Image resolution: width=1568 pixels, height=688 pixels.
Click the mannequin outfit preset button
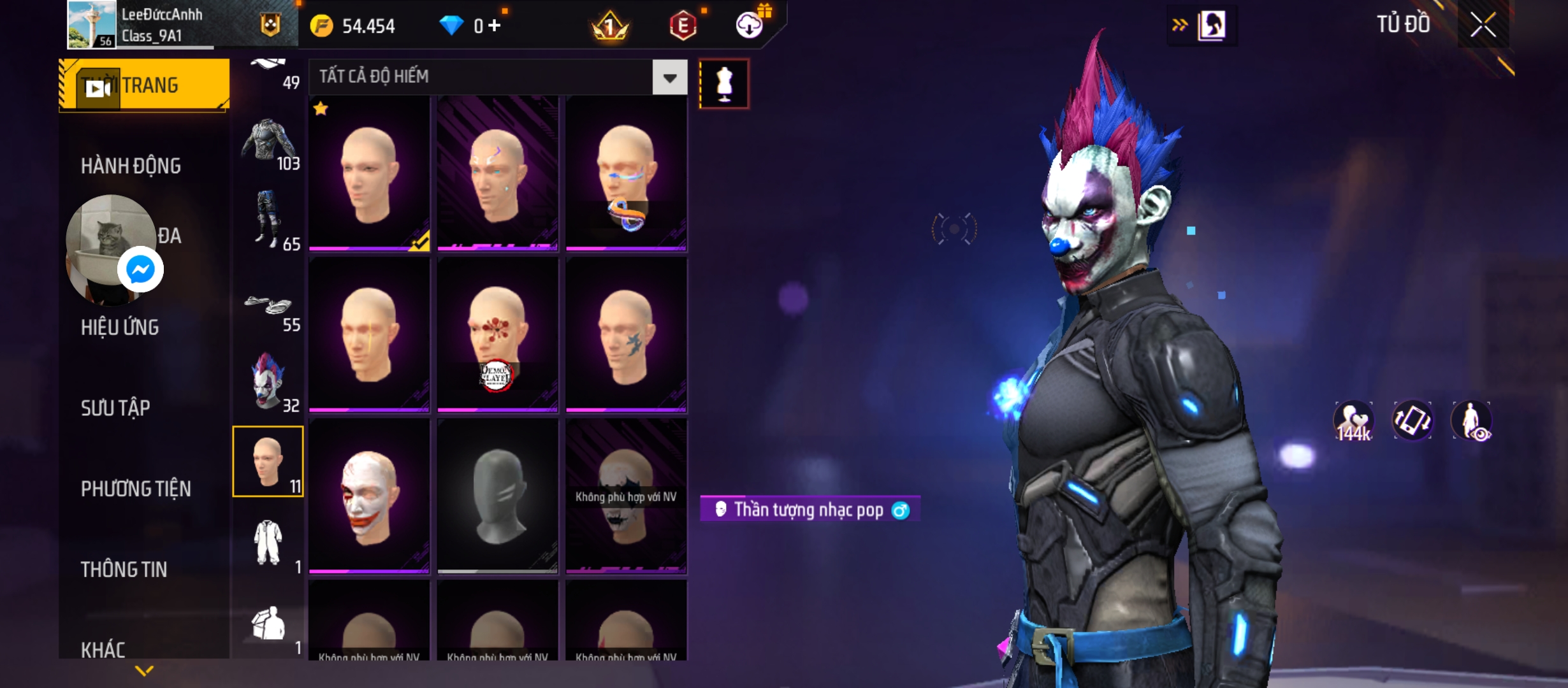[724, 83]
